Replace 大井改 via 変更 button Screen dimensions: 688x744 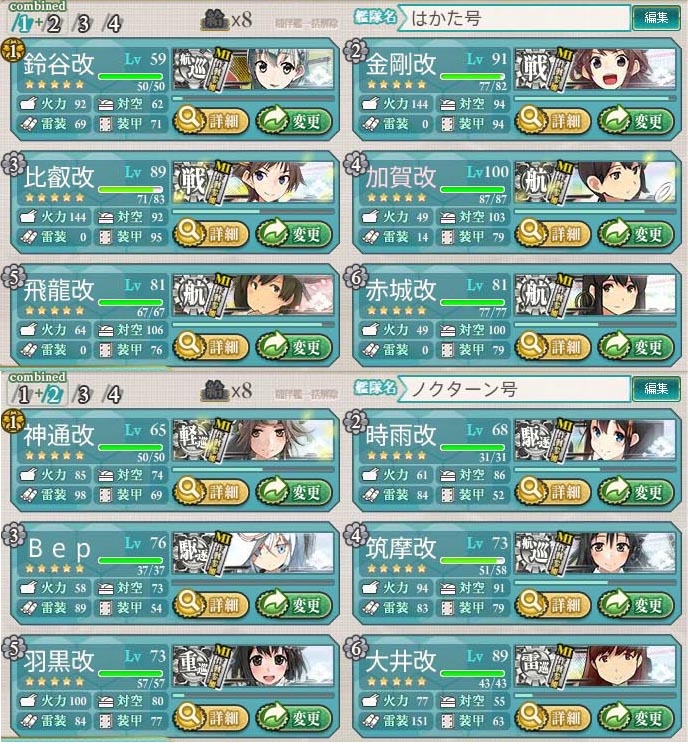click(x=637, y=717)
